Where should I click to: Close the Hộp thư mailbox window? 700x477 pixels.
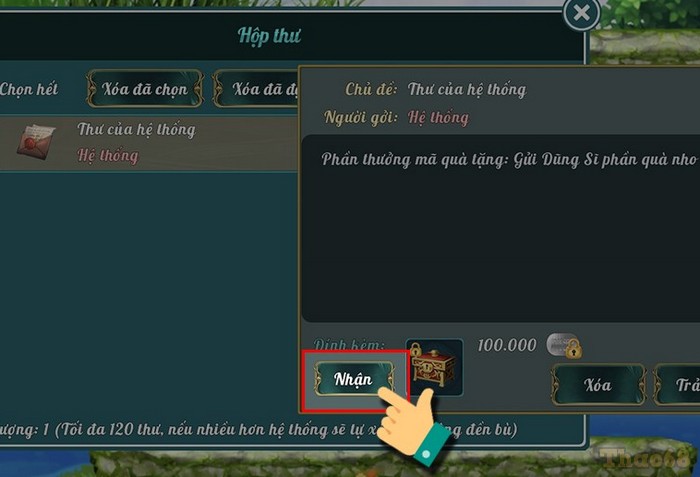pyautogui.click(x=581, y=13)
